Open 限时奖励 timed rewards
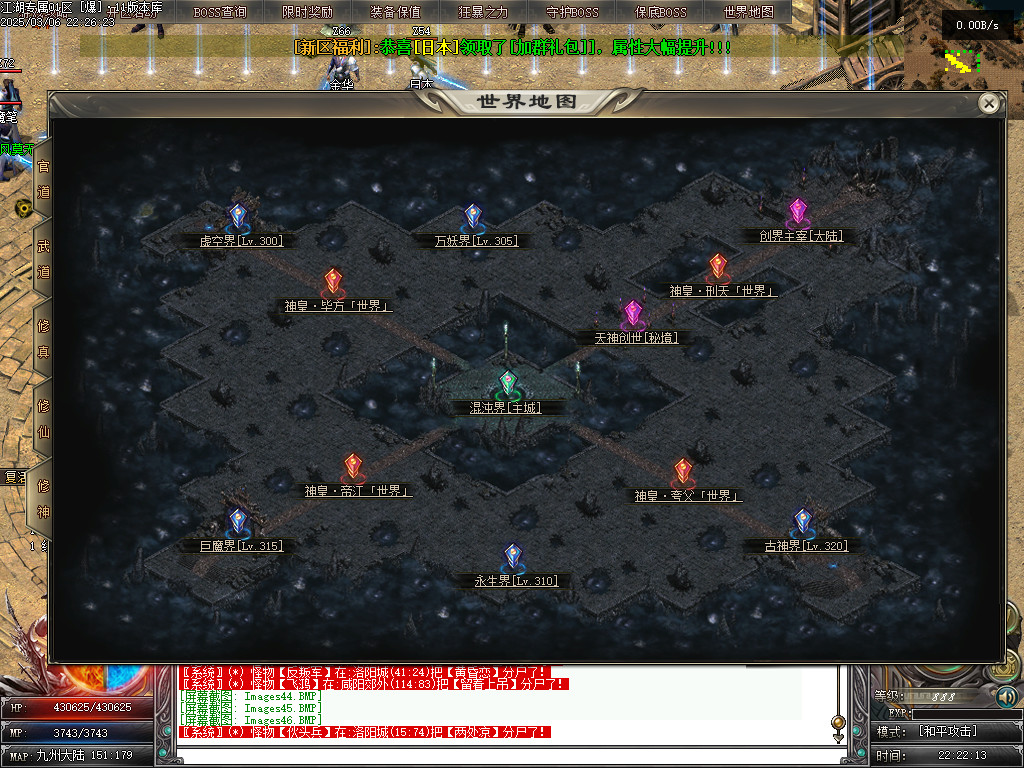Image resolution: width=1024 pixels, height=768 pixels. [308, 12]
